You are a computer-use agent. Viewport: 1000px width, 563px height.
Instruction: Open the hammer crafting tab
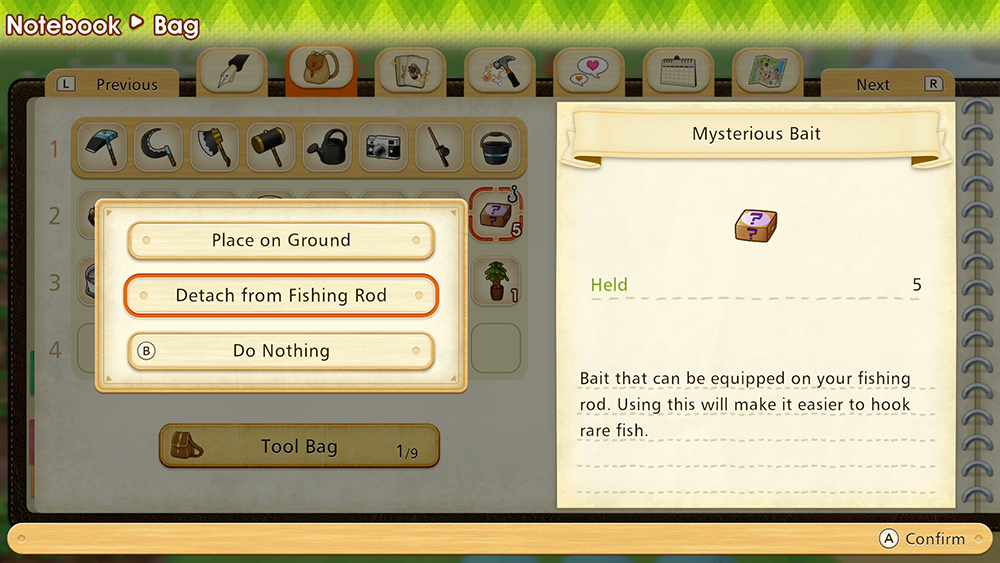click(499, 72)
